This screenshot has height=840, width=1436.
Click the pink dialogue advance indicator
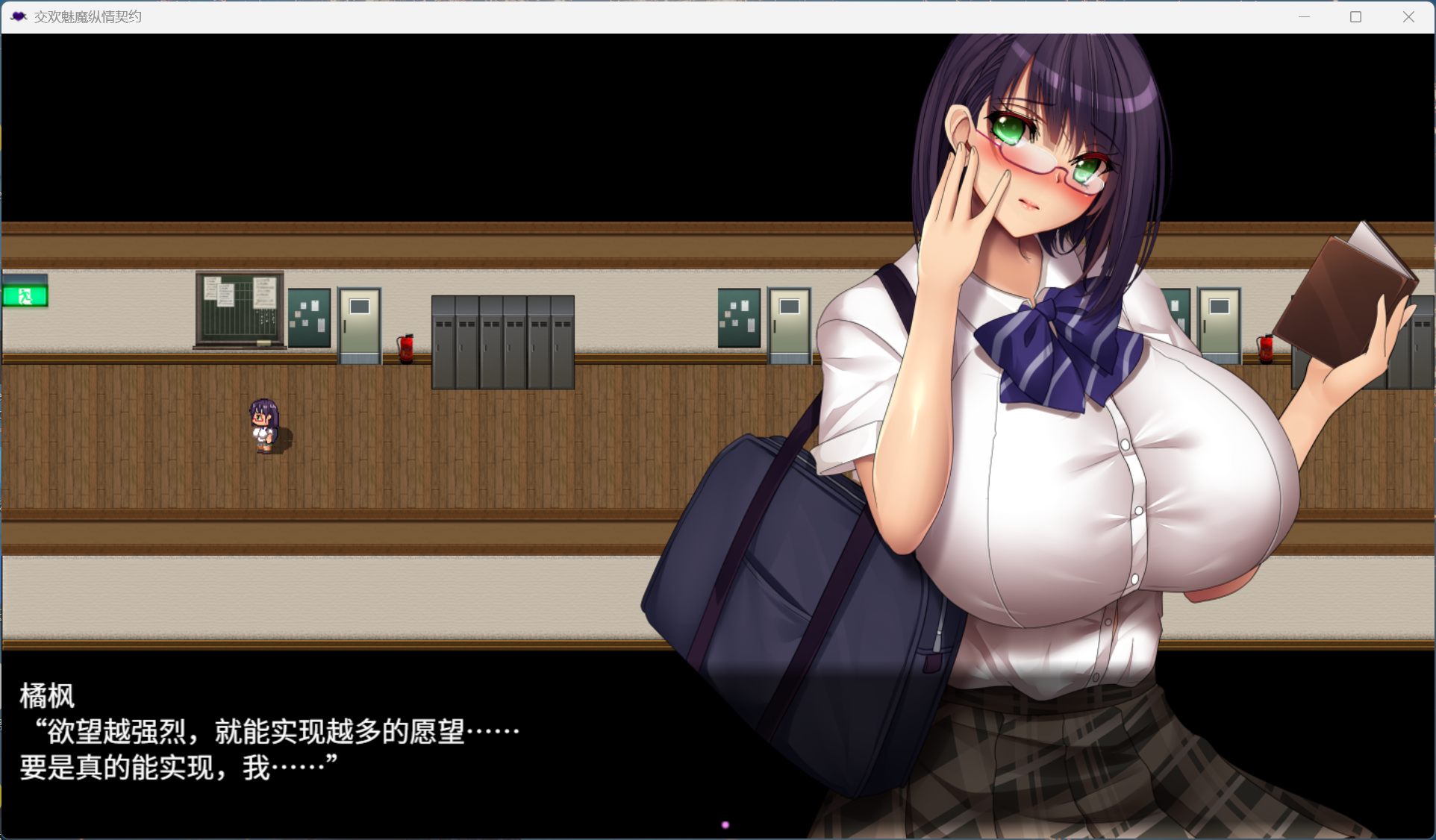[725, 824]
